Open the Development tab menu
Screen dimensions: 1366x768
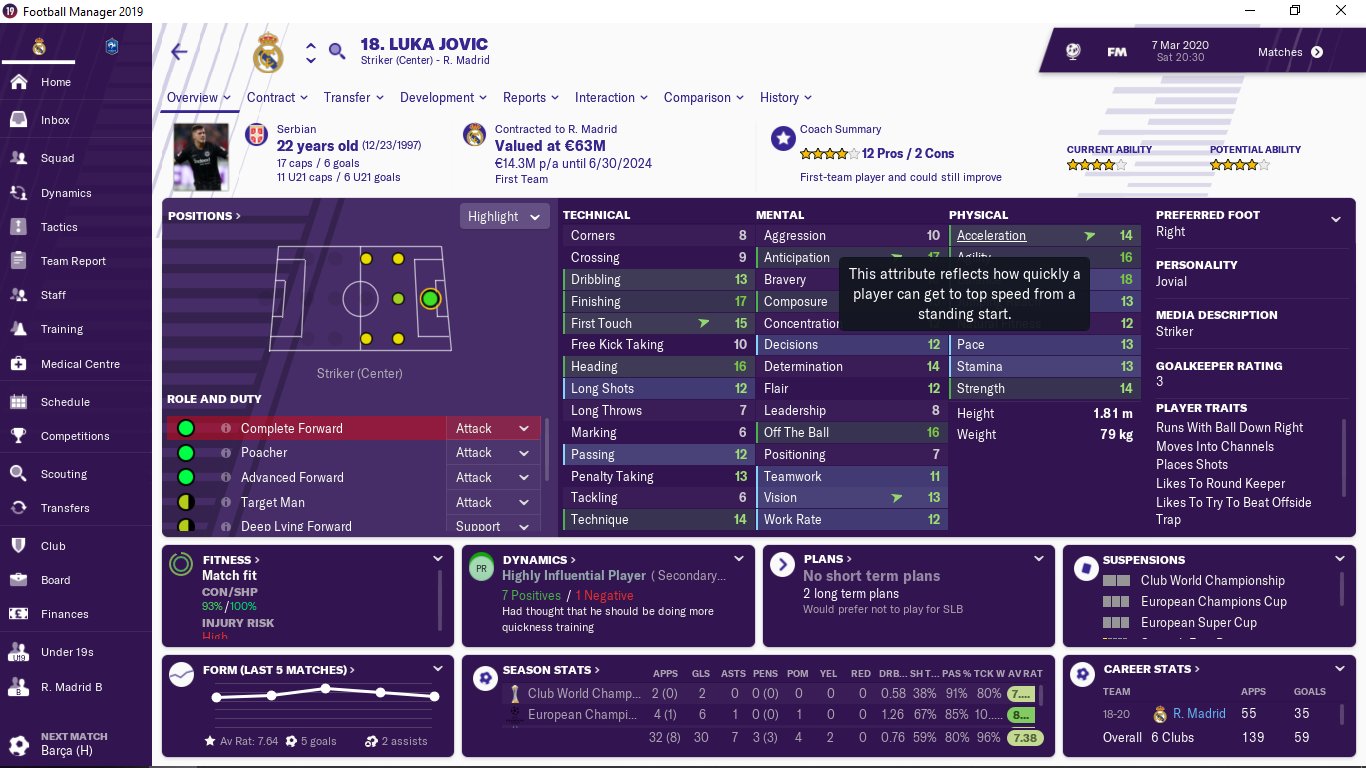click(443, 97)
